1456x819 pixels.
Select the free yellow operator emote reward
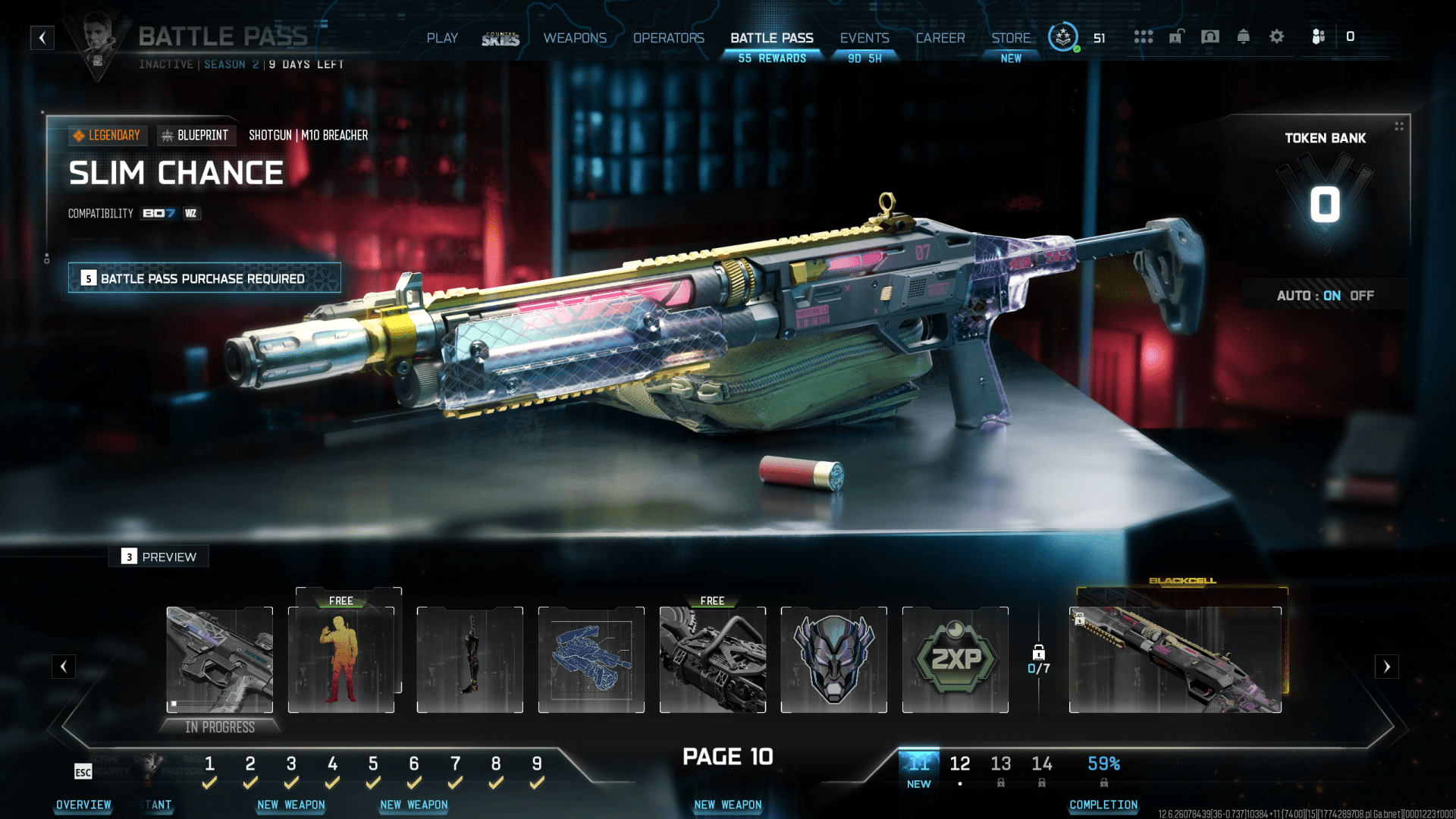tap(341, 659)
